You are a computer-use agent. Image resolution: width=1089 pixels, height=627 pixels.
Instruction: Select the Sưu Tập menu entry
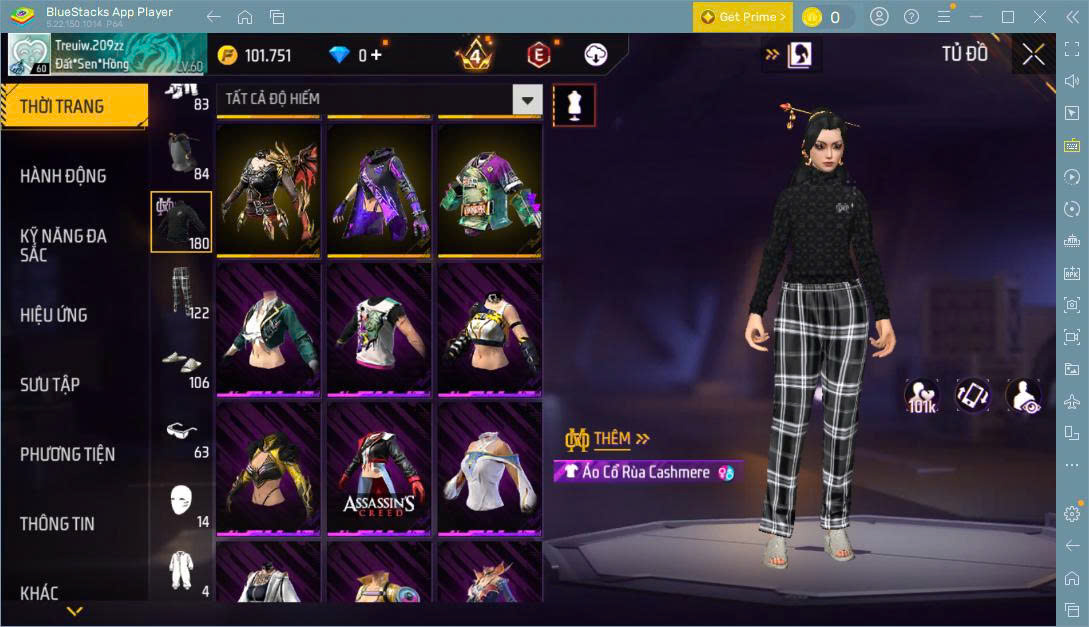(50, 385)
